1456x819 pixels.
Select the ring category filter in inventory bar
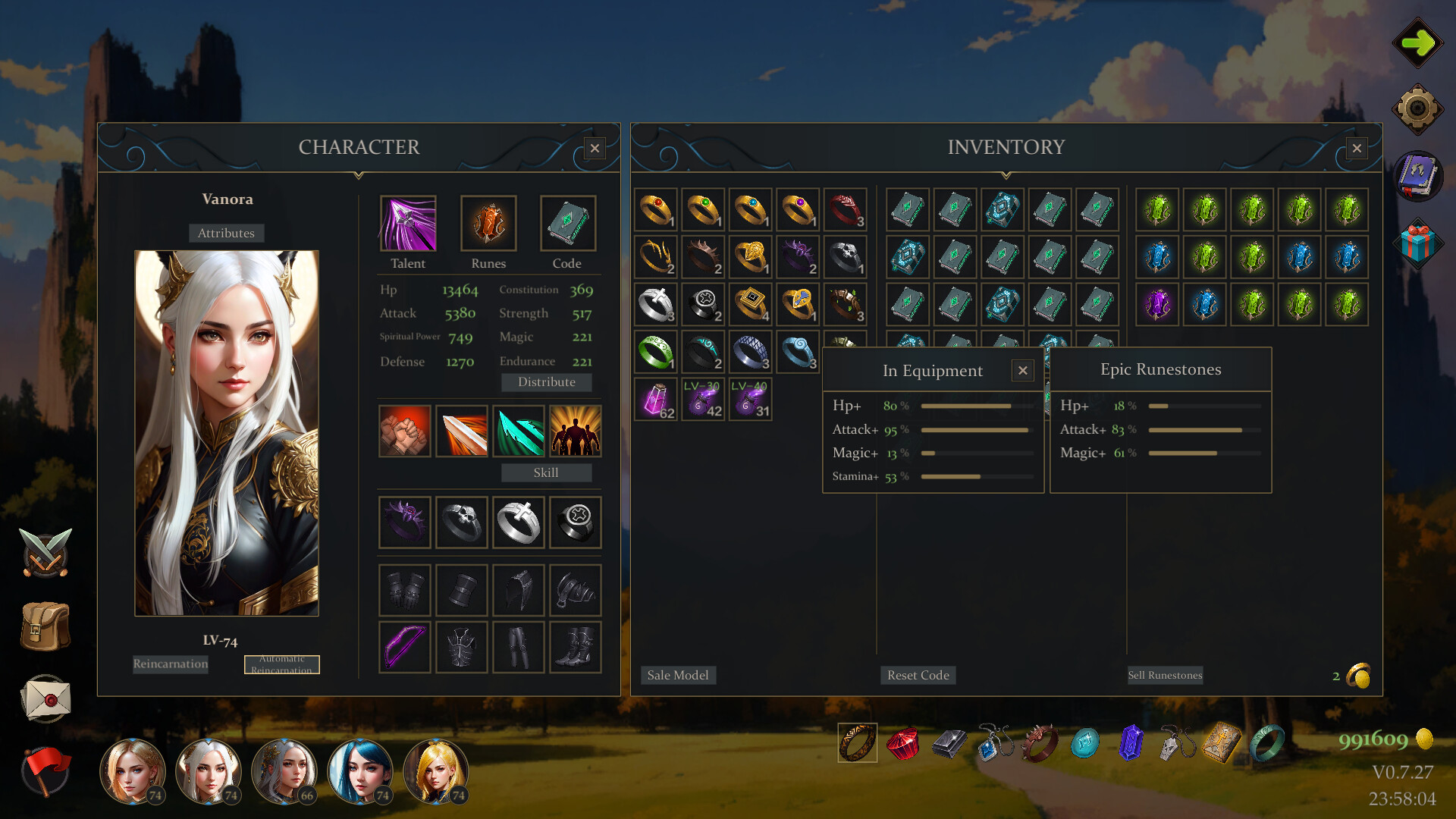(x=856, y=743)
